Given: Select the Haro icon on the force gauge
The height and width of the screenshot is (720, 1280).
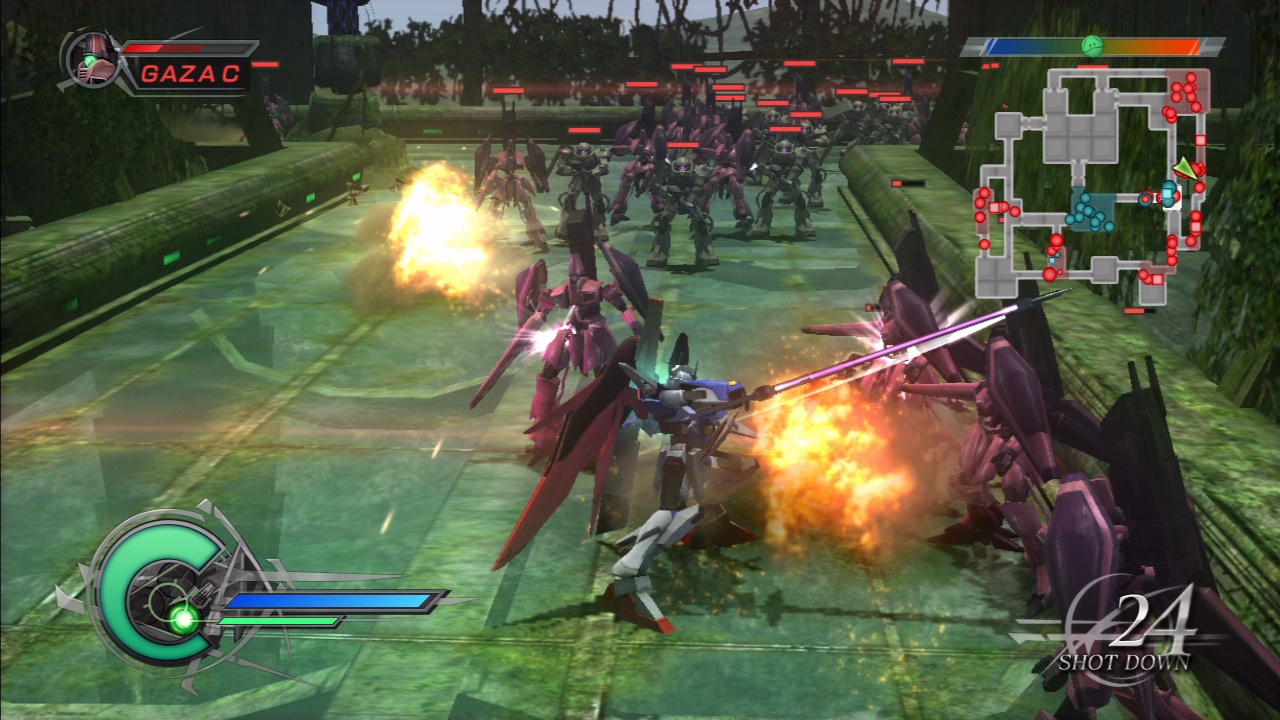Looking at the screenshot, I should 1093,44.
